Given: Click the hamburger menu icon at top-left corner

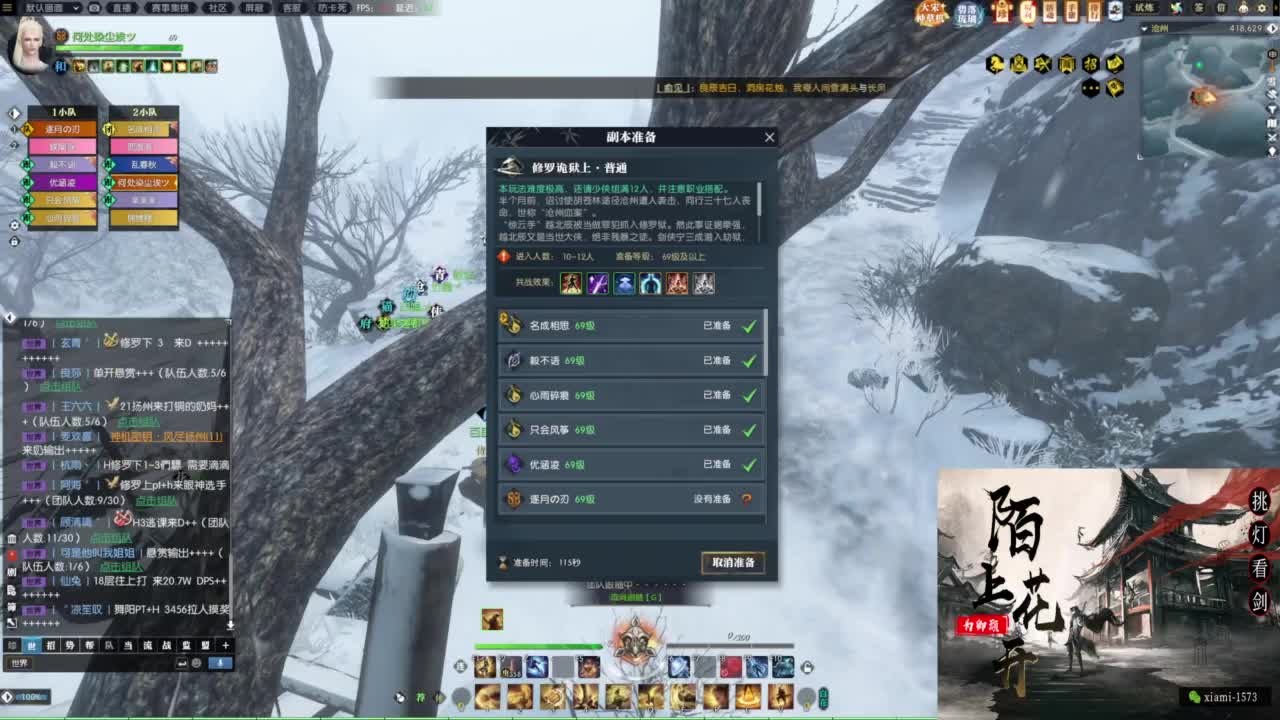Looking at the screenshot, I should coord(8,9).
